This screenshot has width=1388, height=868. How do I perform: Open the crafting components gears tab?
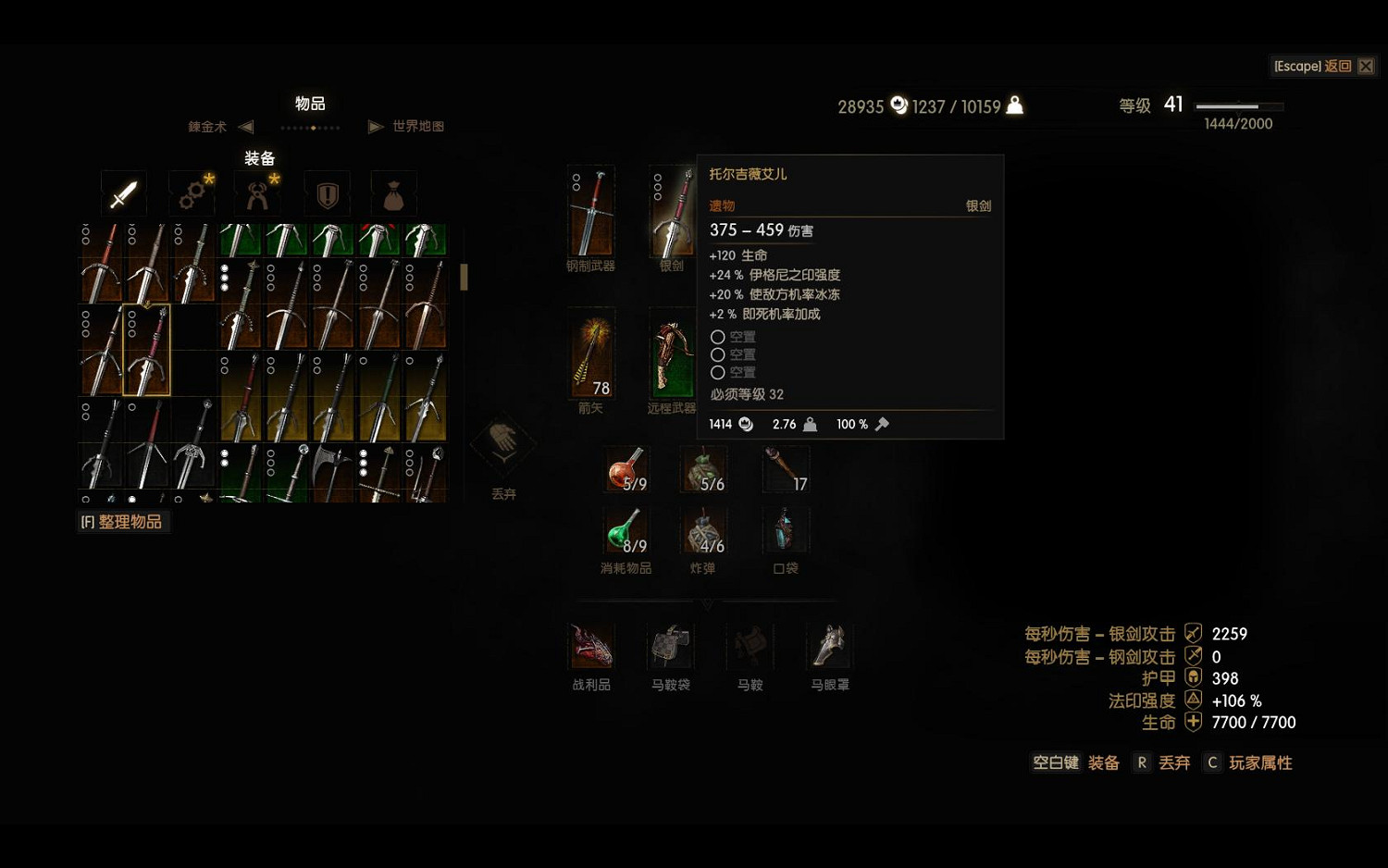tap(191, 193)
